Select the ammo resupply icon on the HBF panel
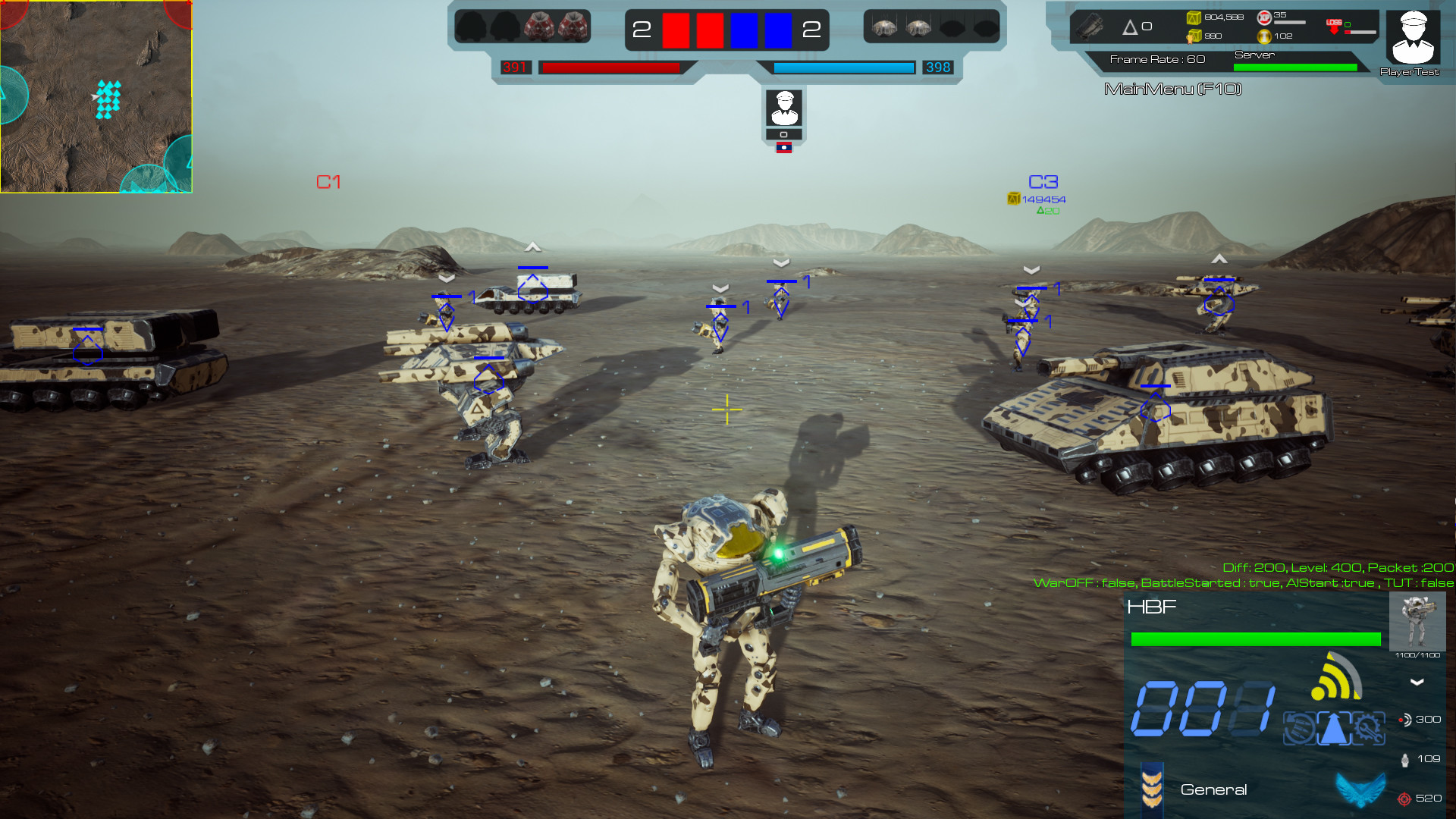 tap(1299, 728)
